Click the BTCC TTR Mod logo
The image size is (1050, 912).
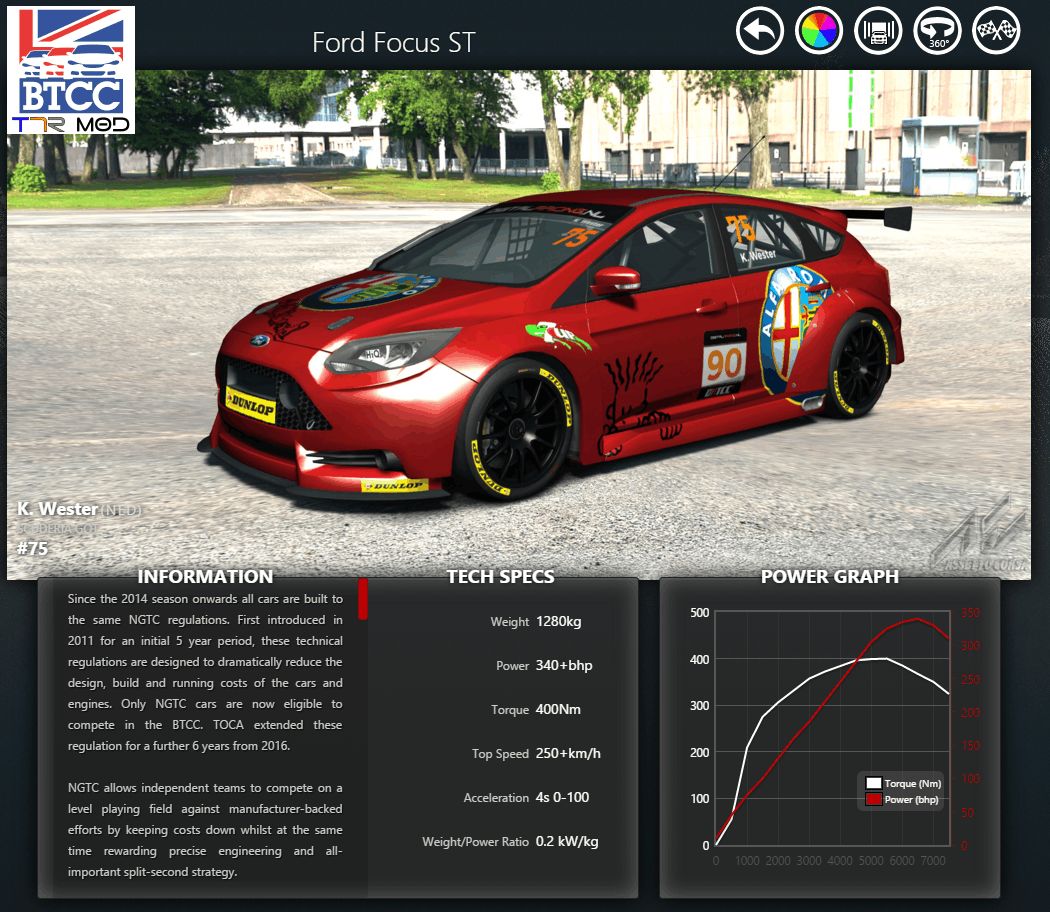click(x=71, y=70)
